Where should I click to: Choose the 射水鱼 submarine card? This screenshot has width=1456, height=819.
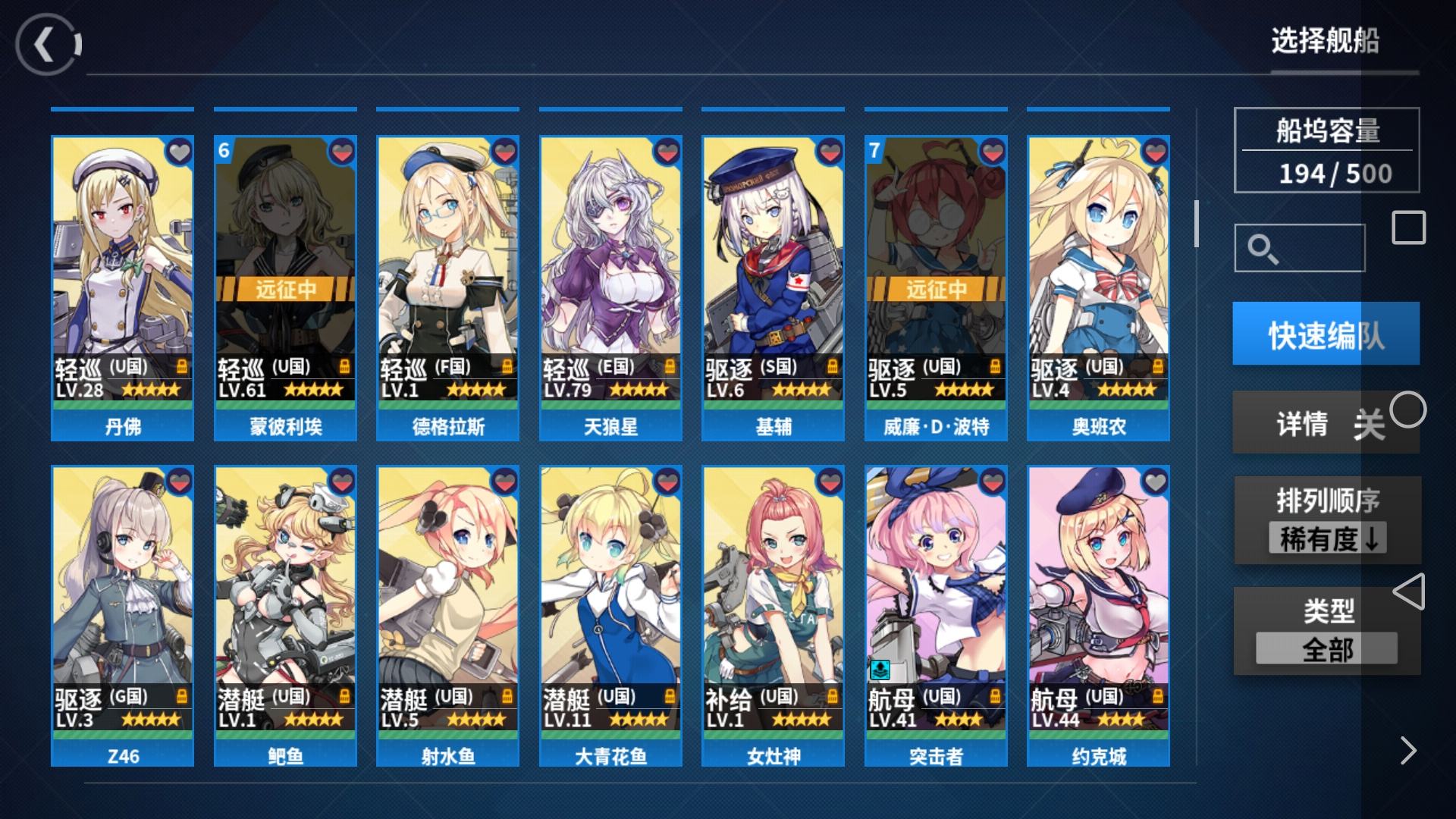(x=447, y=616)
